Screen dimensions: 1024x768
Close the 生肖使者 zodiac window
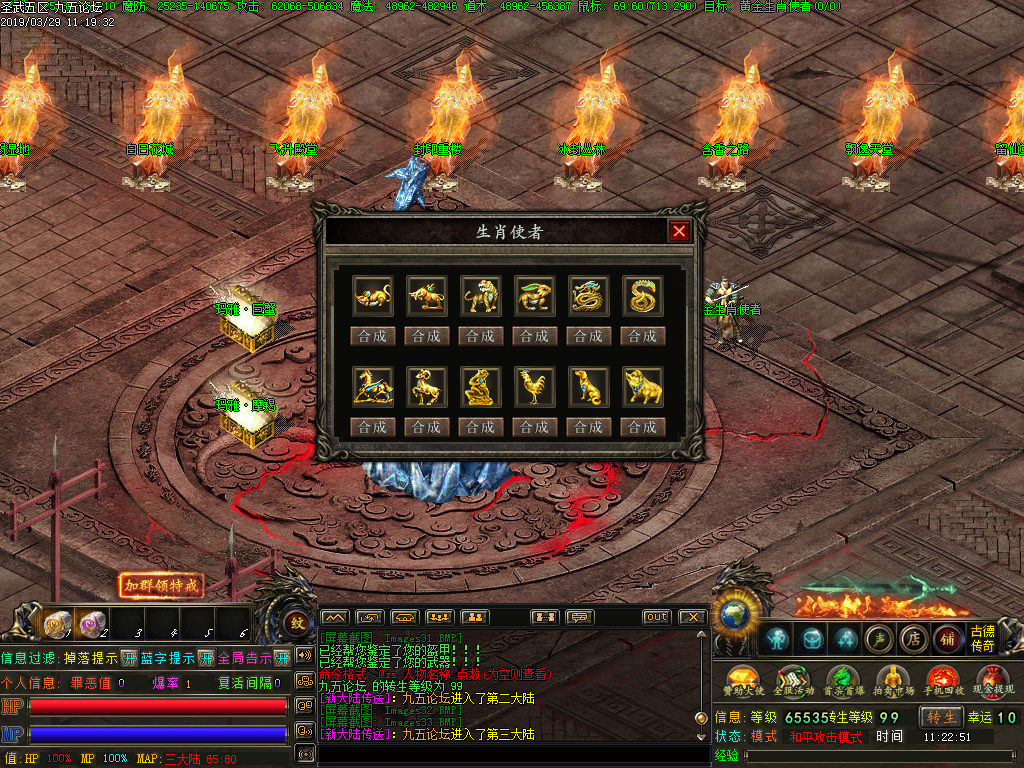click(x=680, y=232)
